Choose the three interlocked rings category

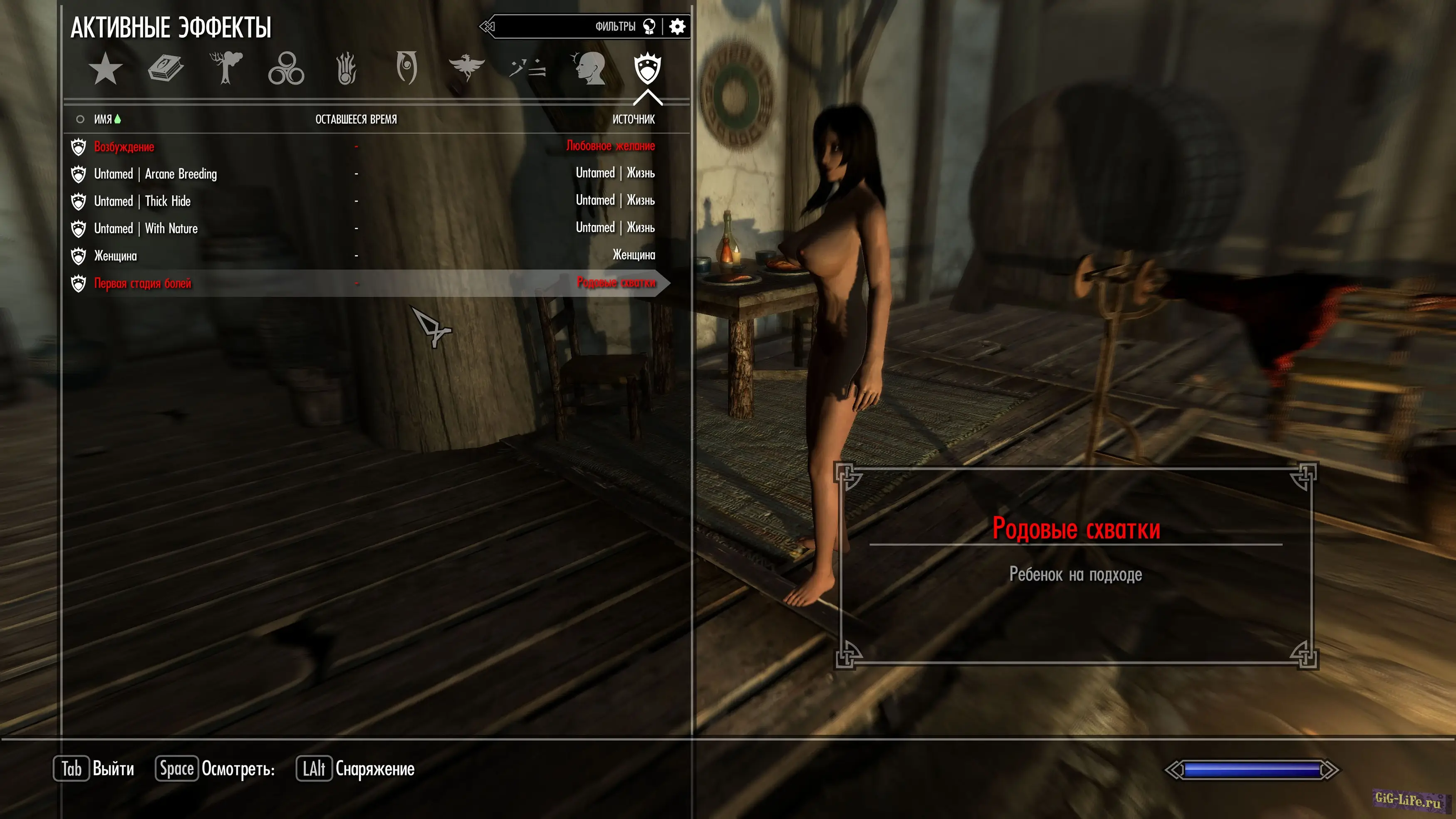[286, 69]
